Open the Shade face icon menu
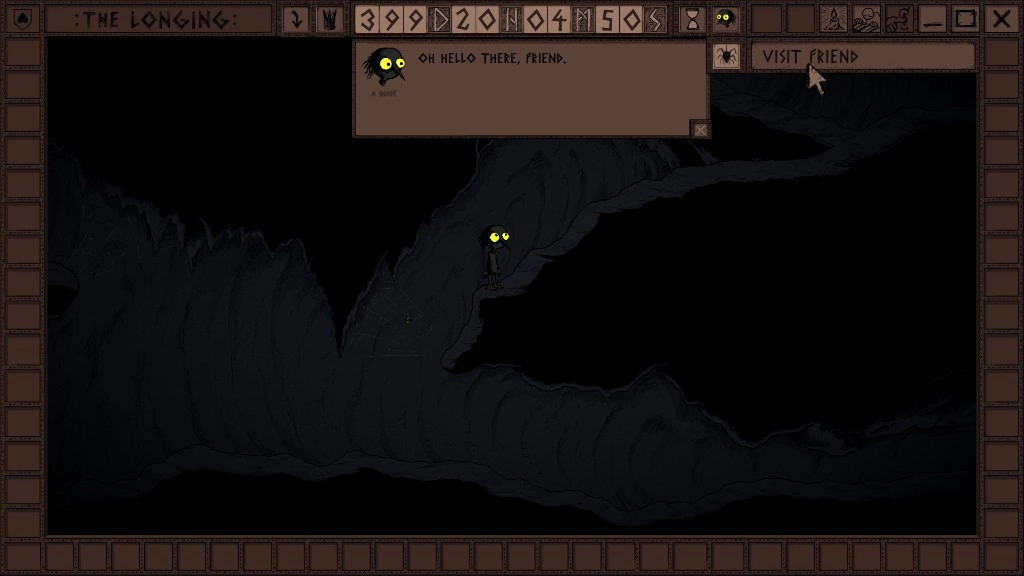The height and width of the screenshot is (576, 1024). (x=727, y=19)
